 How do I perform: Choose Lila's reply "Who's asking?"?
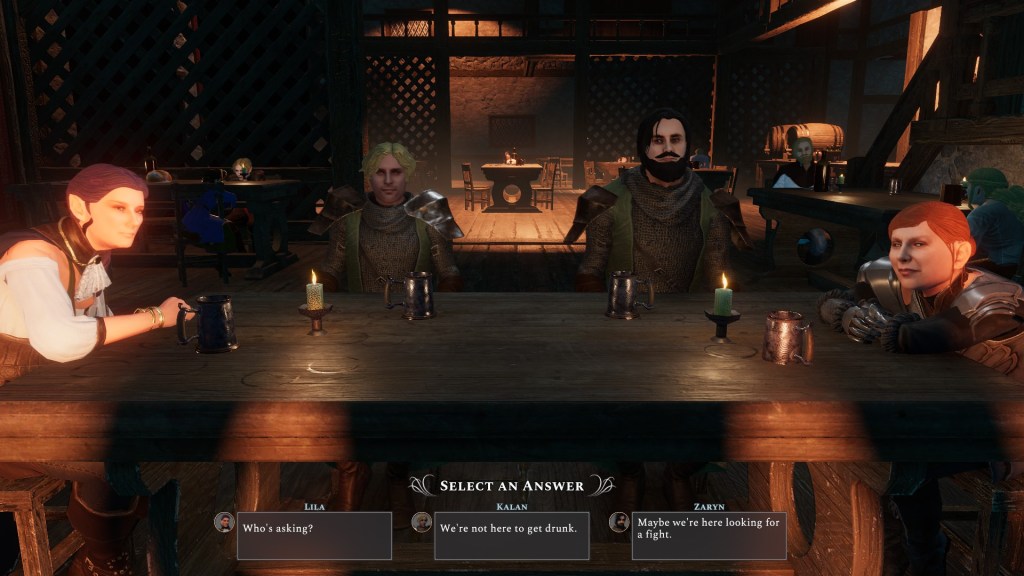pos(314,535)
